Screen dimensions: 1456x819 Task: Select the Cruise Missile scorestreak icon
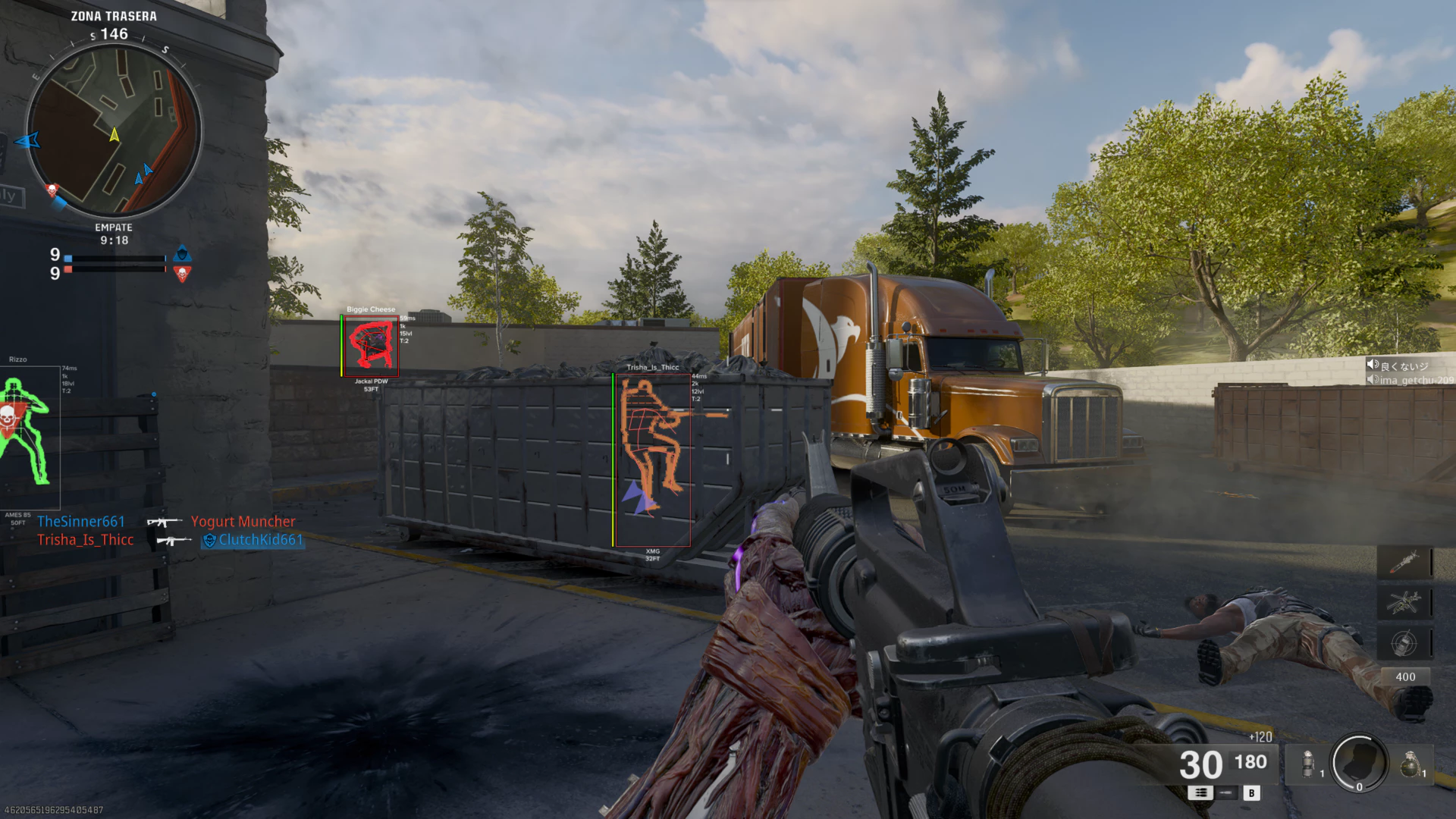[1406, 563]
